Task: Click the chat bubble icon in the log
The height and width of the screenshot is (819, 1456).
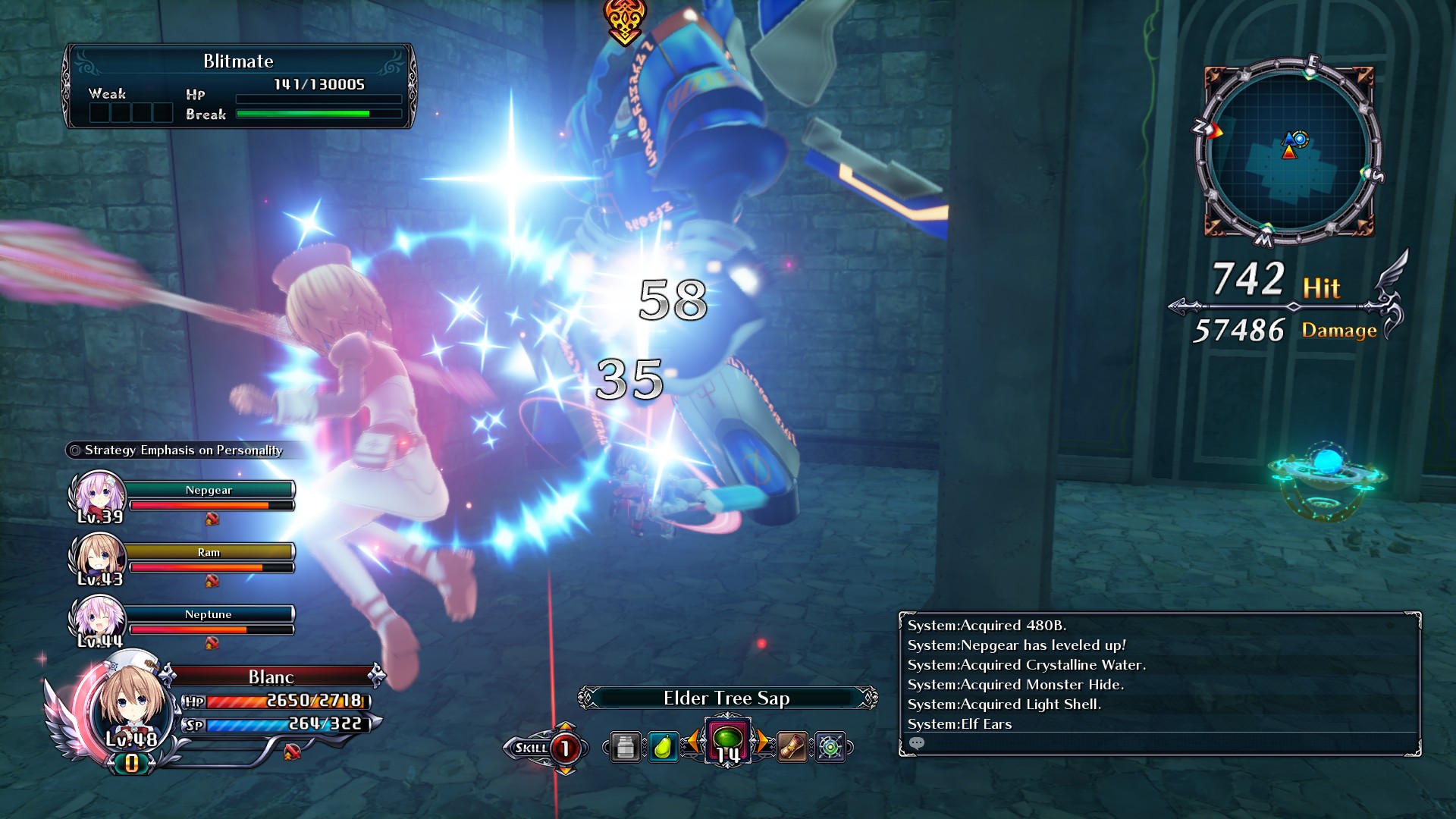Action: (917, 743)
